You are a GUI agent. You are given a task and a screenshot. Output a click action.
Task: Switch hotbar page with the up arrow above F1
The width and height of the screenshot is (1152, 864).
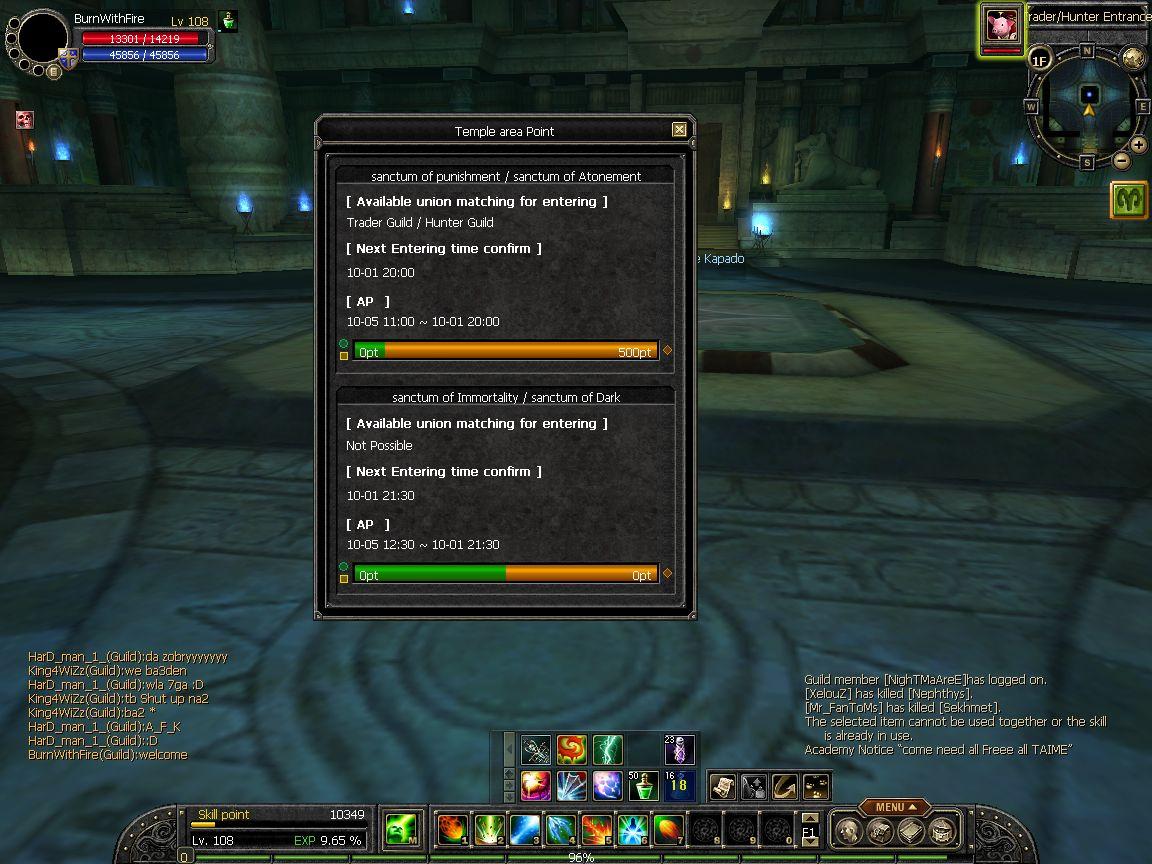[x=810, y=817]
